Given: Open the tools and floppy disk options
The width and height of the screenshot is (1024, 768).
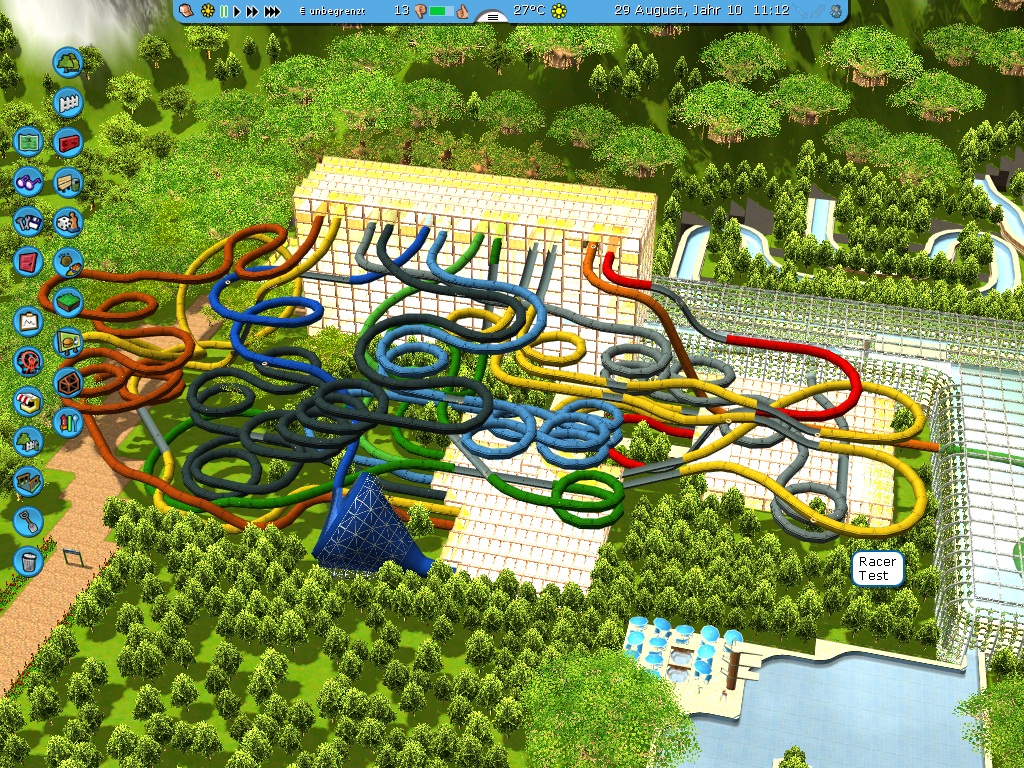Looking at the screenshot, I should [x=28, y=221].
